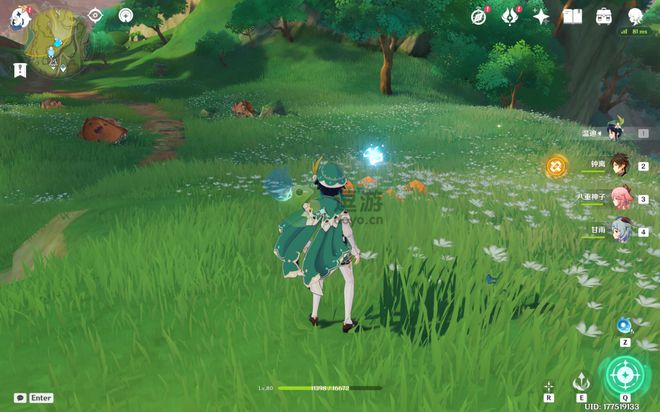Open the character screen portrait icon
660x412 pixels.
[x=635, y=16]
